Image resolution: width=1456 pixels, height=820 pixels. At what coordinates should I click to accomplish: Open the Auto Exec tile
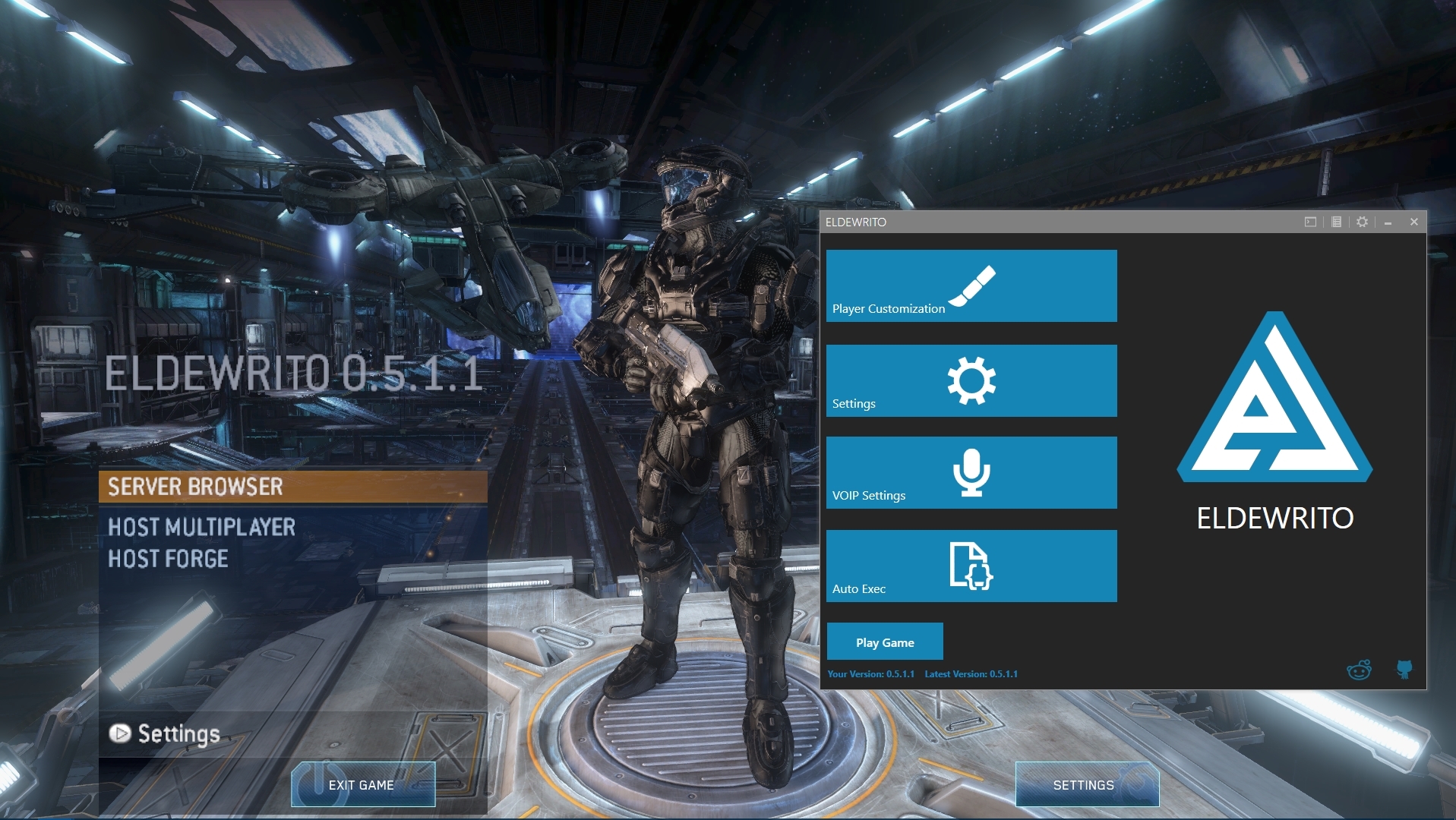click(x=971, y=566)
